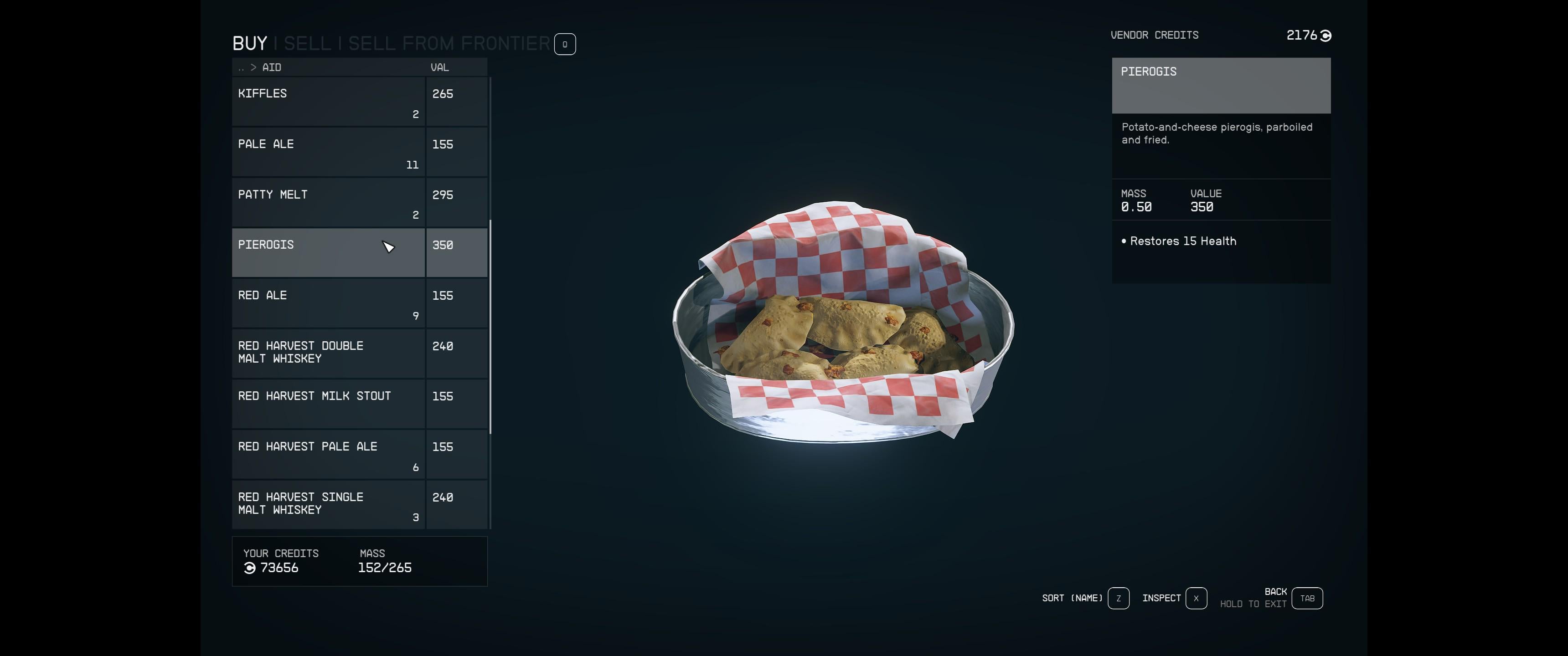Viewport: 1568px width, 656px height.
Task: Choose the Red Harvest Pale Ale row
Action: (x=328, y=454)
